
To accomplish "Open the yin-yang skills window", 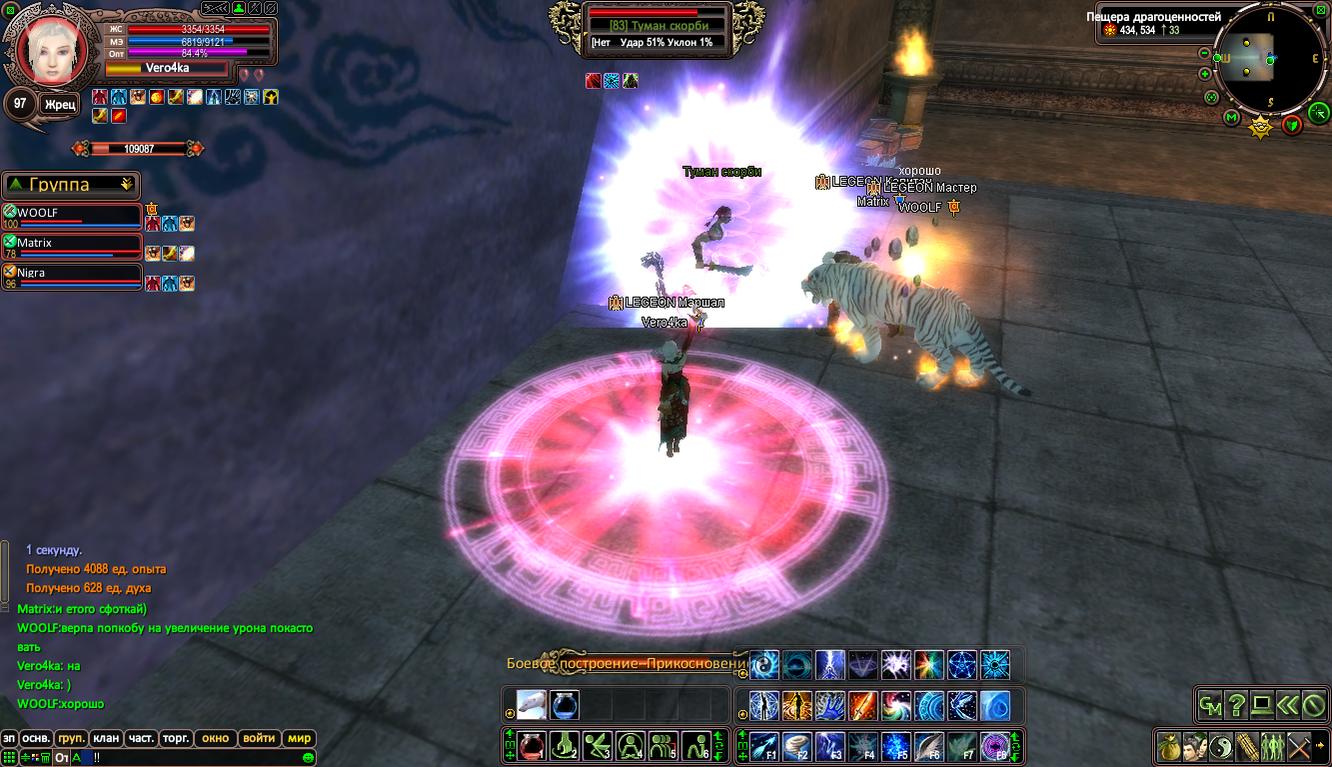I will pyautogui.click(x=1221, y=746).
